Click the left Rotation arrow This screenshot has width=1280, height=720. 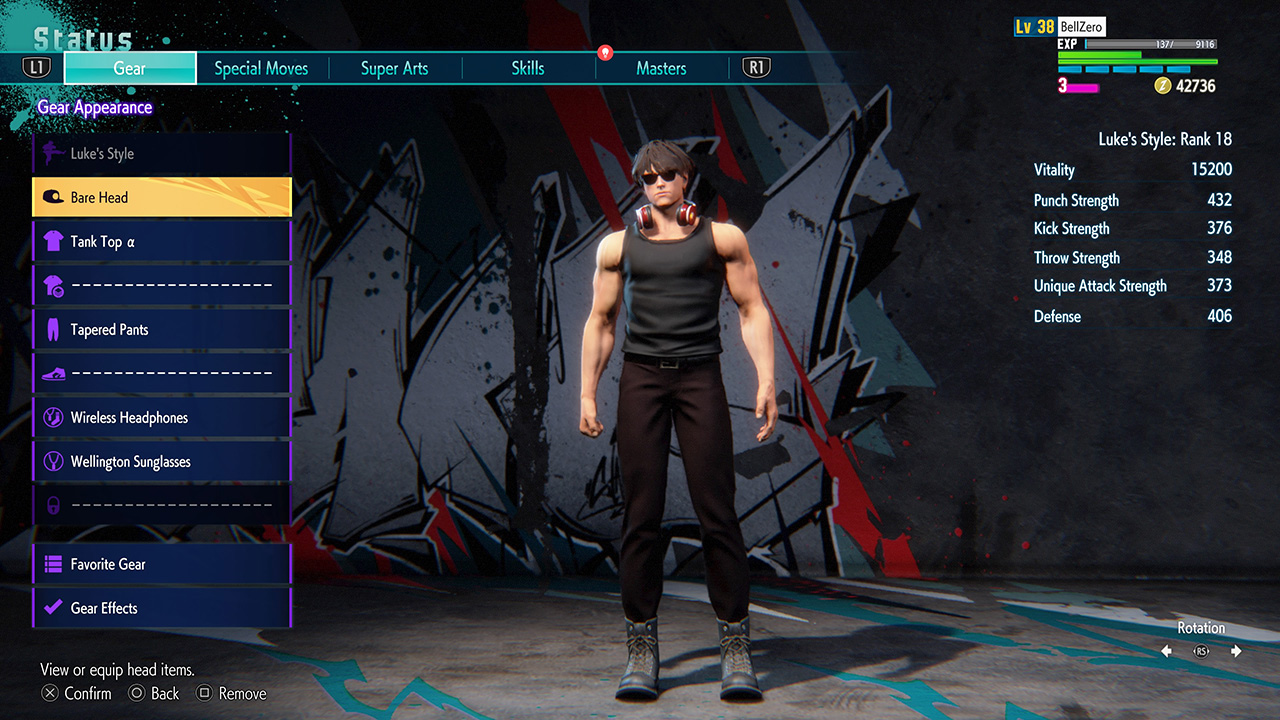point(1165,651)
